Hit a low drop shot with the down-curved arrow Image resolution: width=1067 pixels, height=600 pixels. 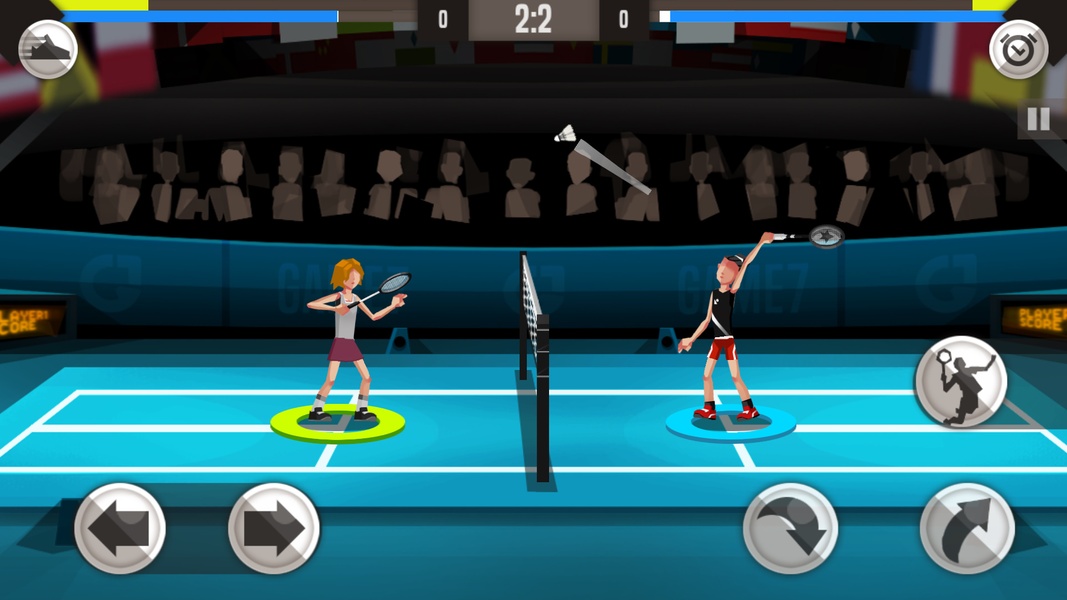point(790,528)
